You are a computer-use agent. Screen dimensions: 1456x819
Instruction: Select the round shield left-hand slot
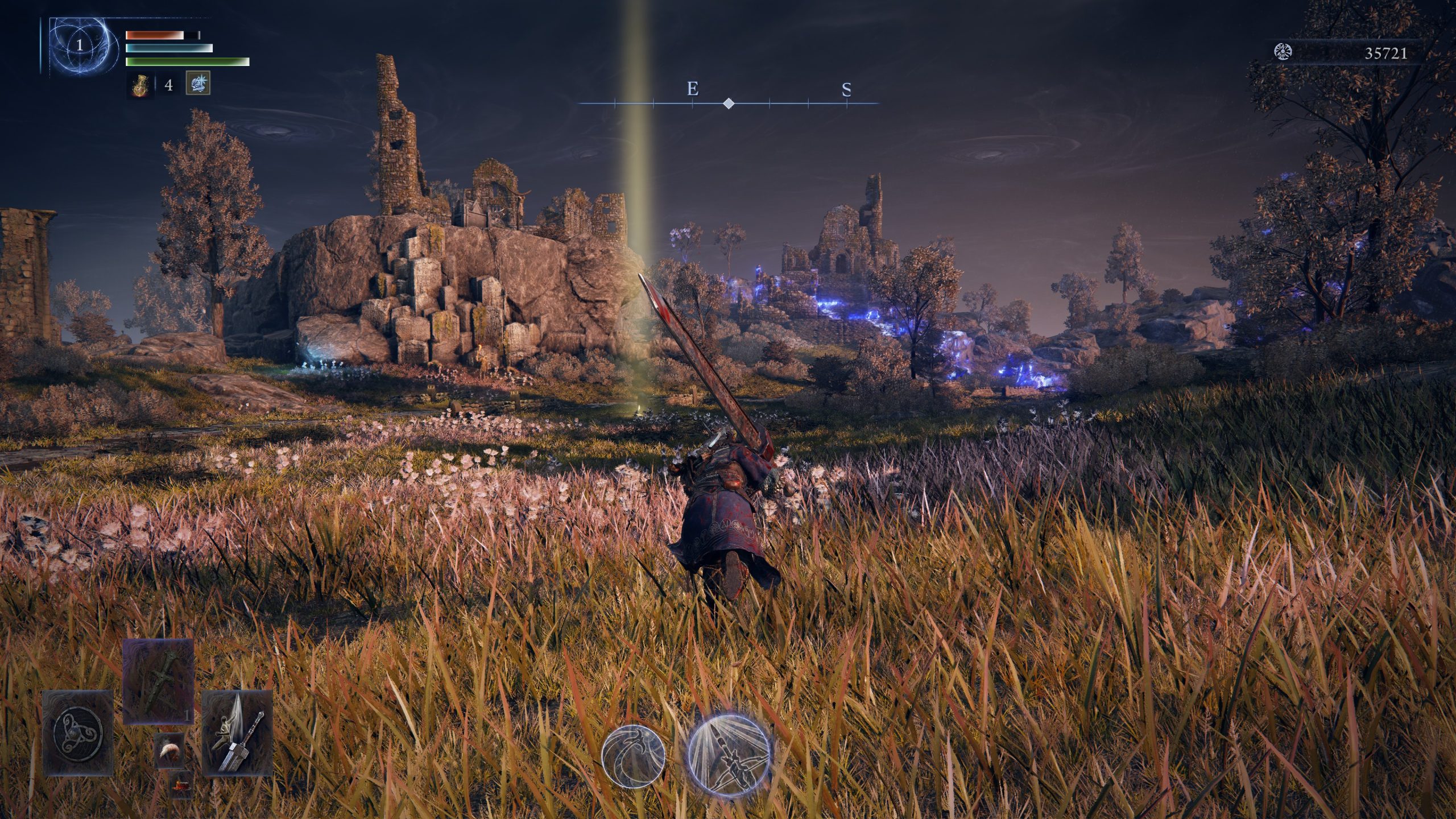tap(77, 733)
